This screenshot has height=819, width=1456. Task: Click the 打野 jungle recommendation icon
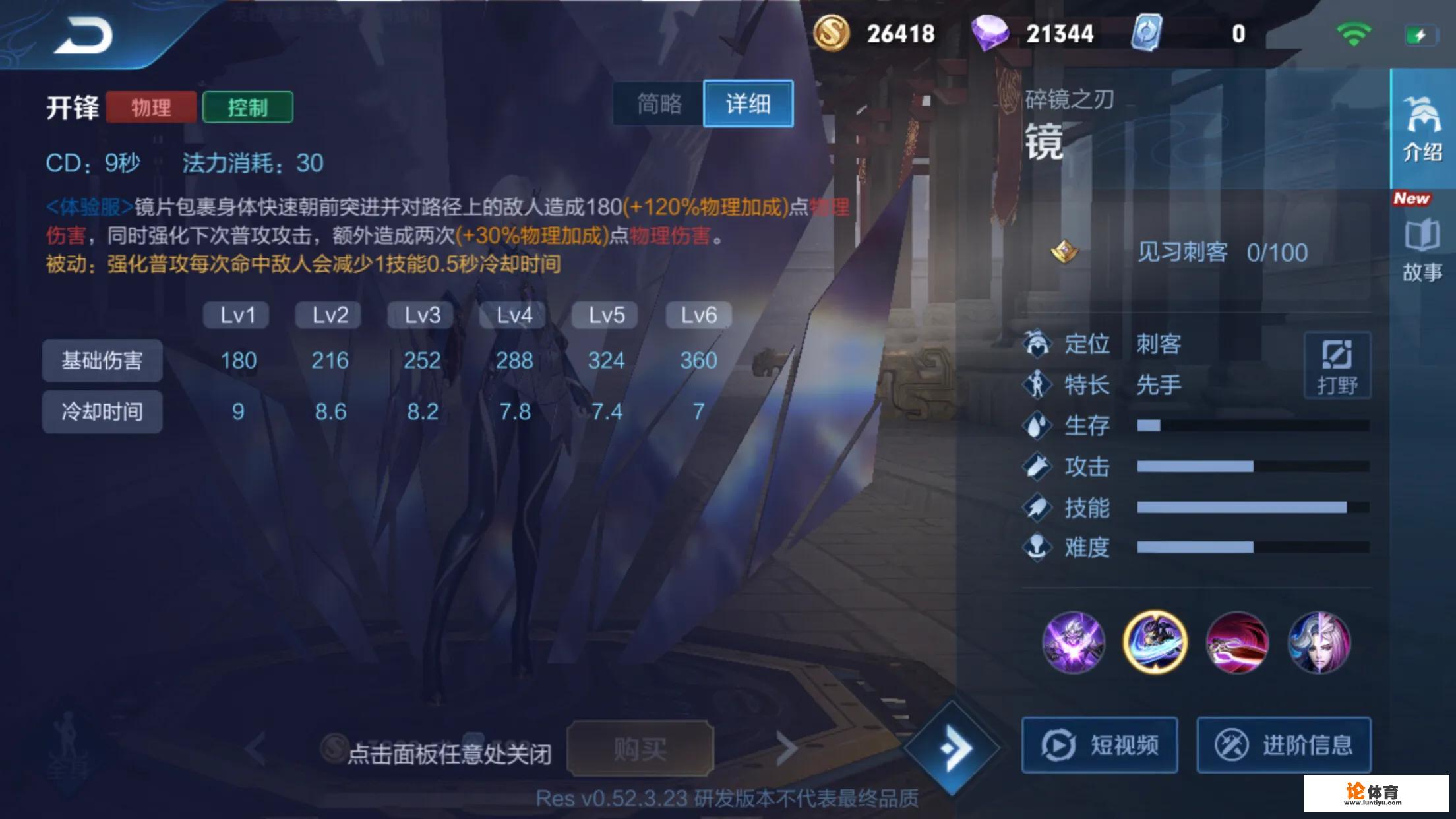tap(1337, 365)
